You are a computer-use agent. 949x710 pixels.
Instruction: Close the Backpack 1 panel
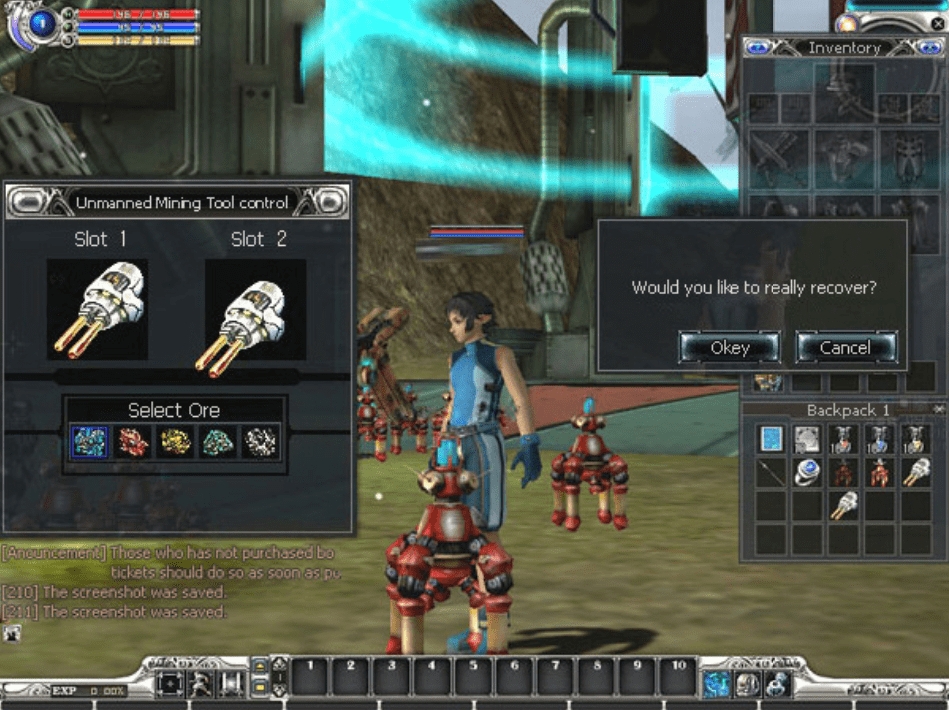(x=938, y=410)
